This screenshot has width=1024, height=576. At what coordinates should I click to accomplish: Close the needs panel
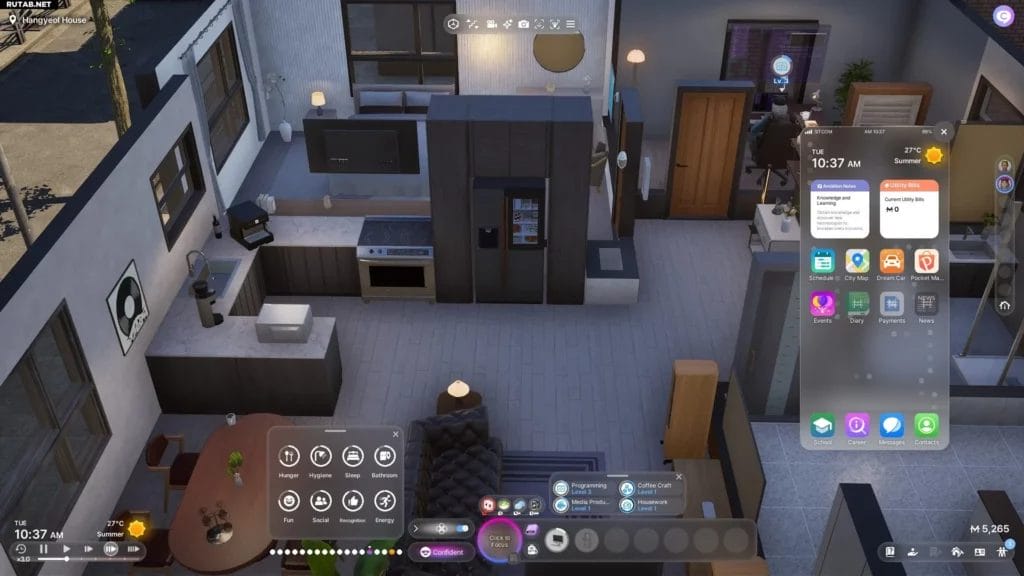coord(395,434)
